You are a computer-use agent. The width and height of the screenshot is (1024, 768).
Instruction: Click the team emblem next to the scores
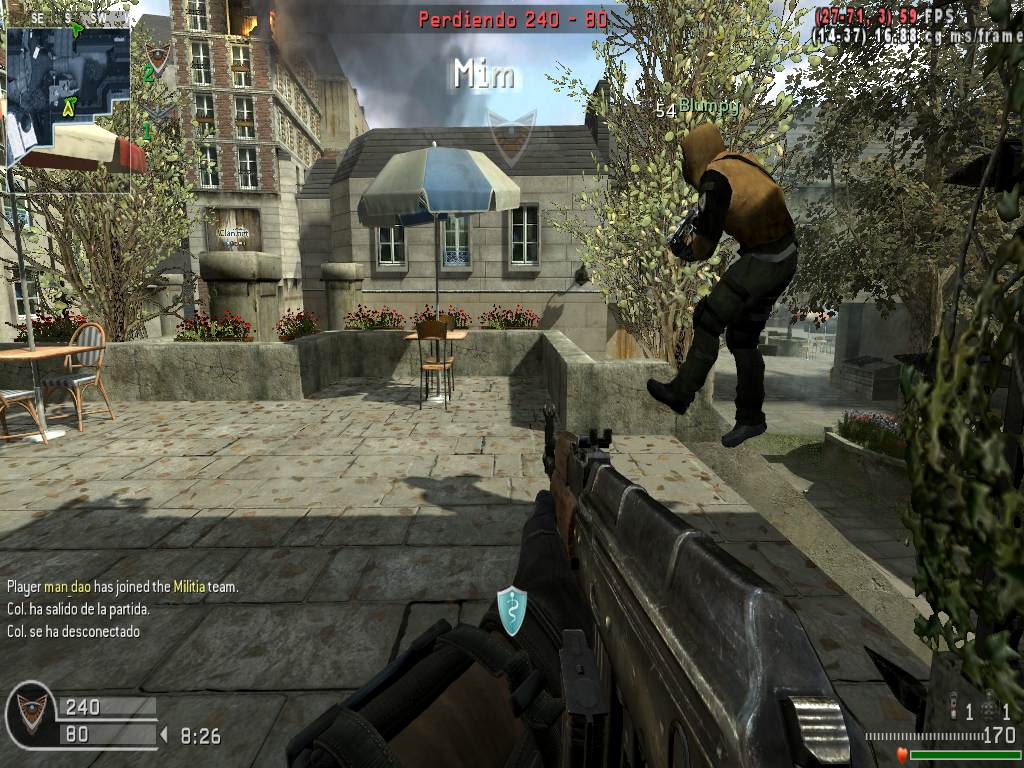point(31,713)
